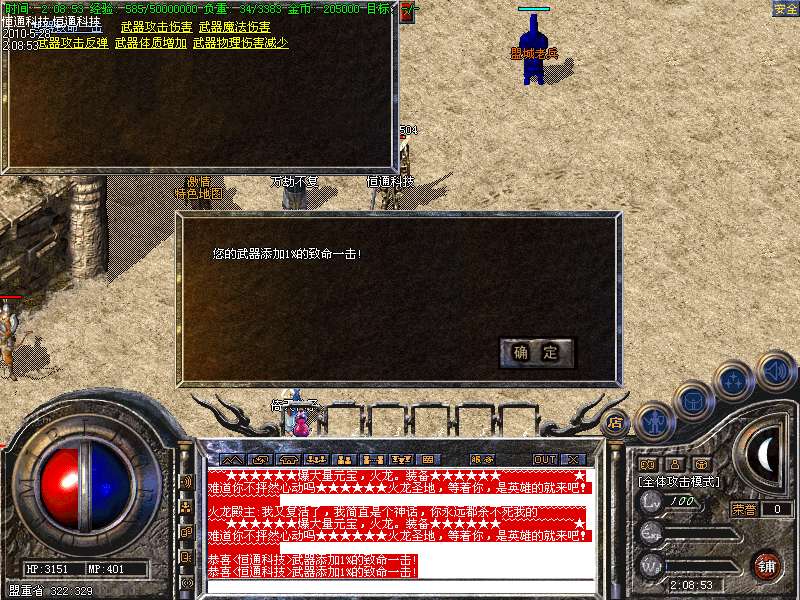The image size is (800, 600).
Task: Open the round 铺 shop button
Action: (766, 564)
